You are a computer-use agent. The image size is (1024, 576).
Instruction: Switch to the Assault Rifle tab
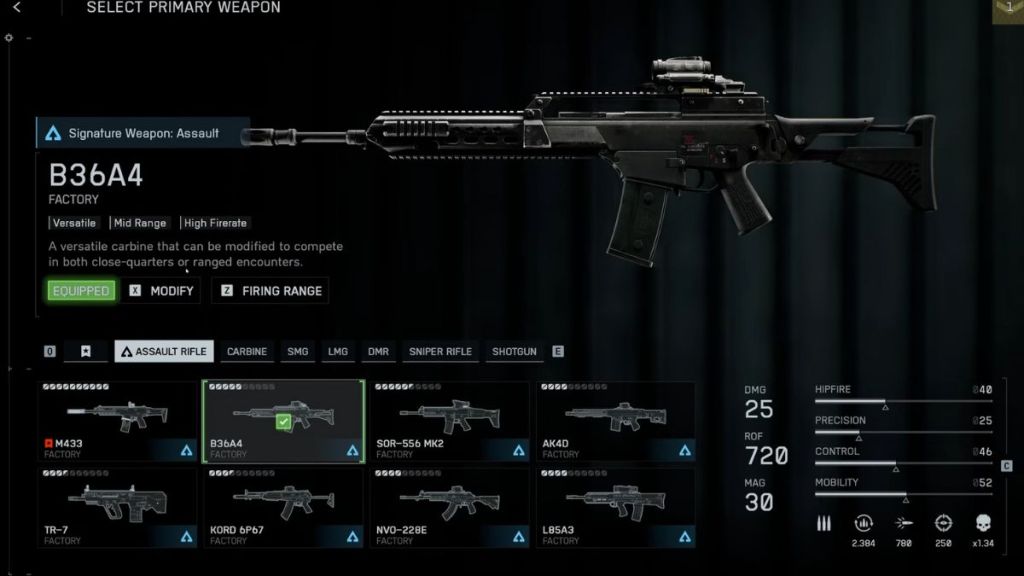click(x=164, y=352)
